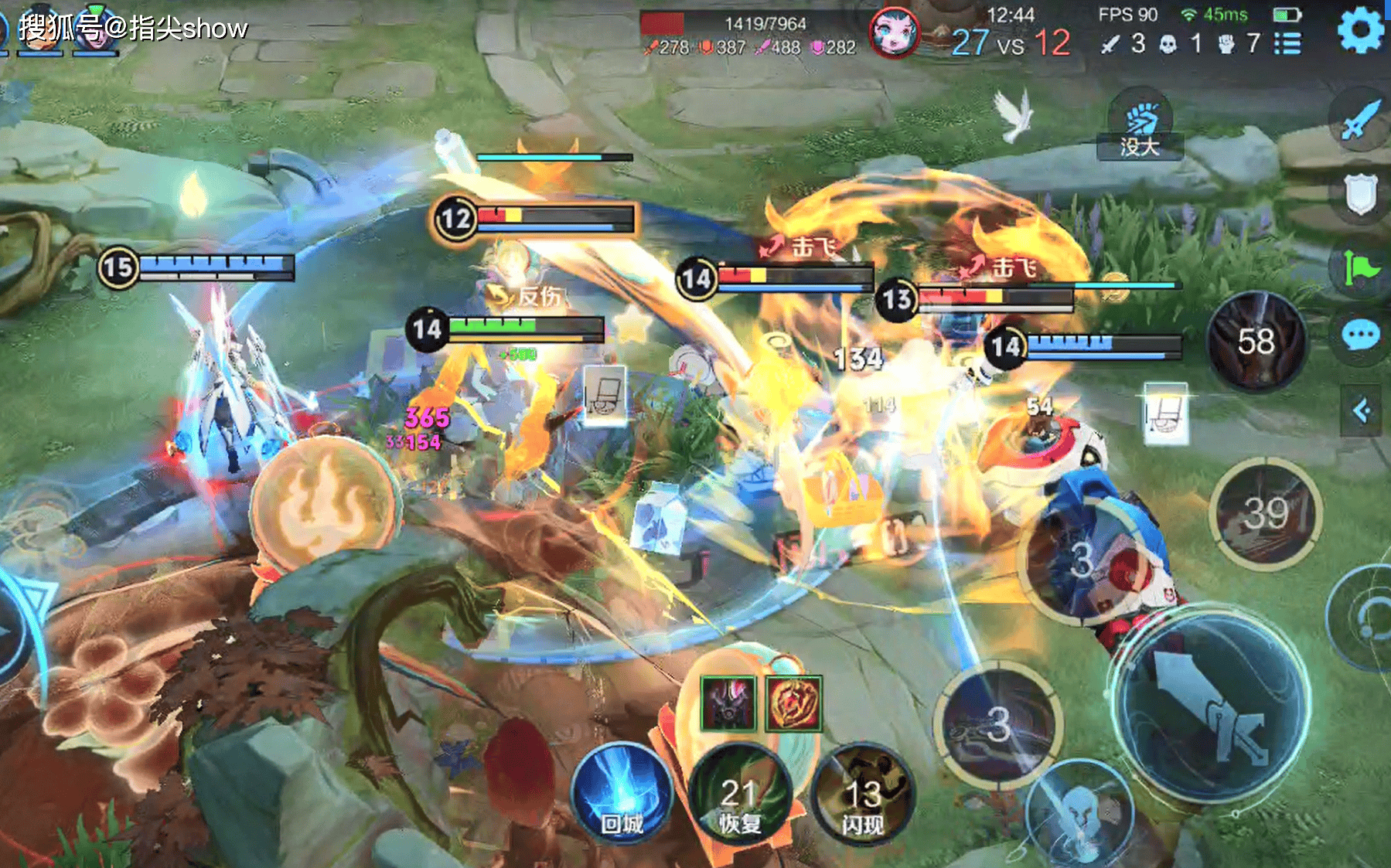
Task: Open the quick chat bubble
Action: pyautogui.click(x=1360, y=335)
